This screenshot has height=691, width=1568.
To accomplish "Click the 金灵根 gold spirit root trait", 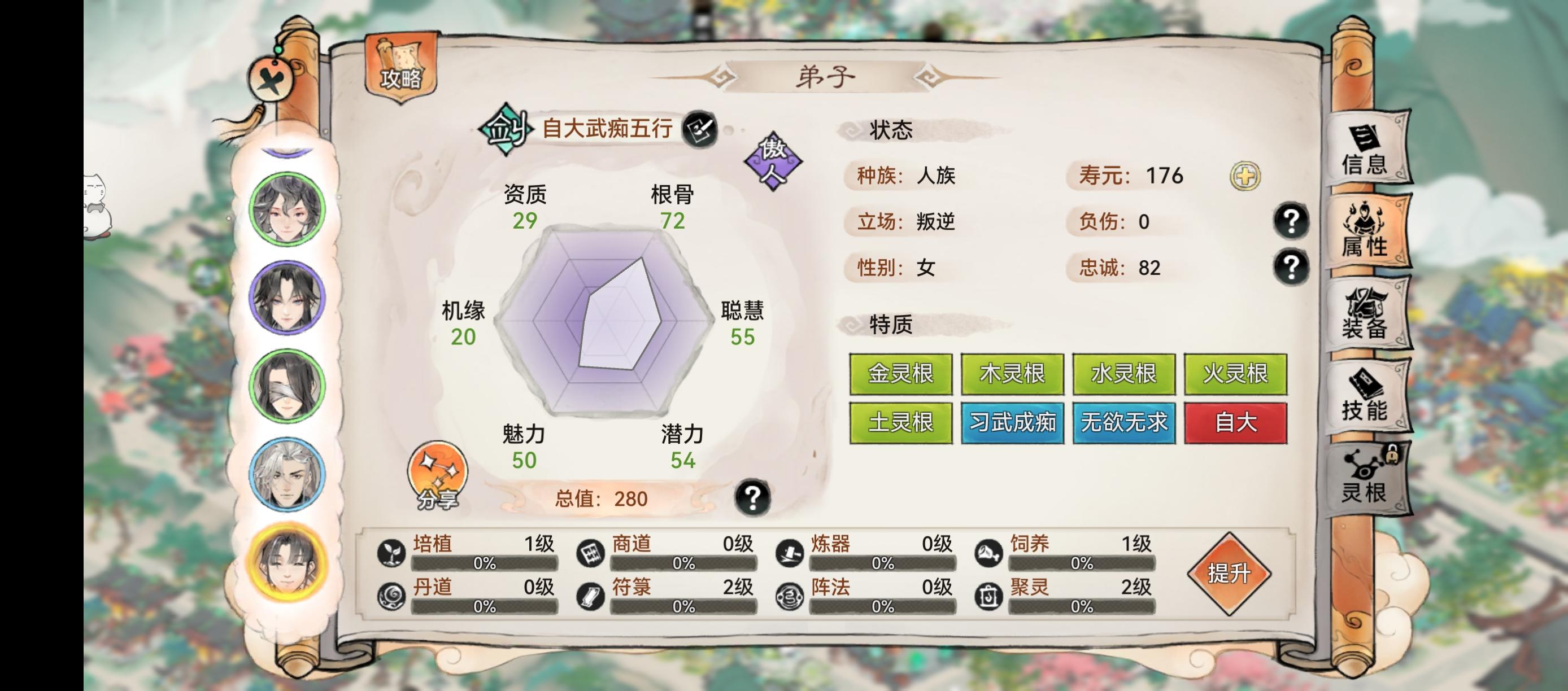I will [x=900, y=375].
